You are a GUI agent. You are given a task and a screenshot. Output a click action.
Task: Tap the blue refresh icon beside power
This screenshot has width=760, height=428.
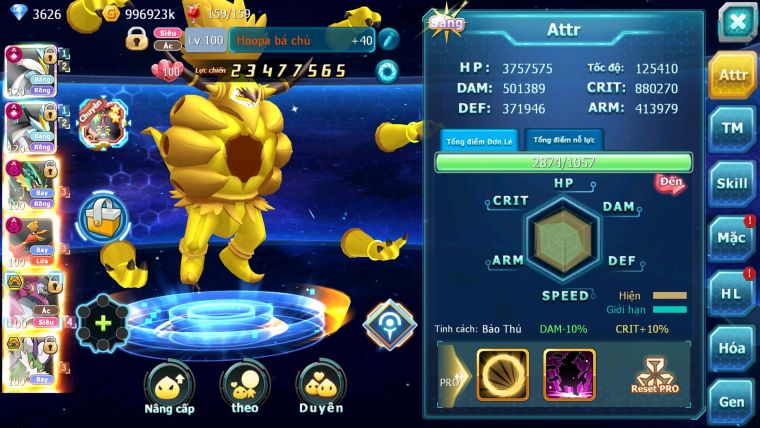click(387, 71)
